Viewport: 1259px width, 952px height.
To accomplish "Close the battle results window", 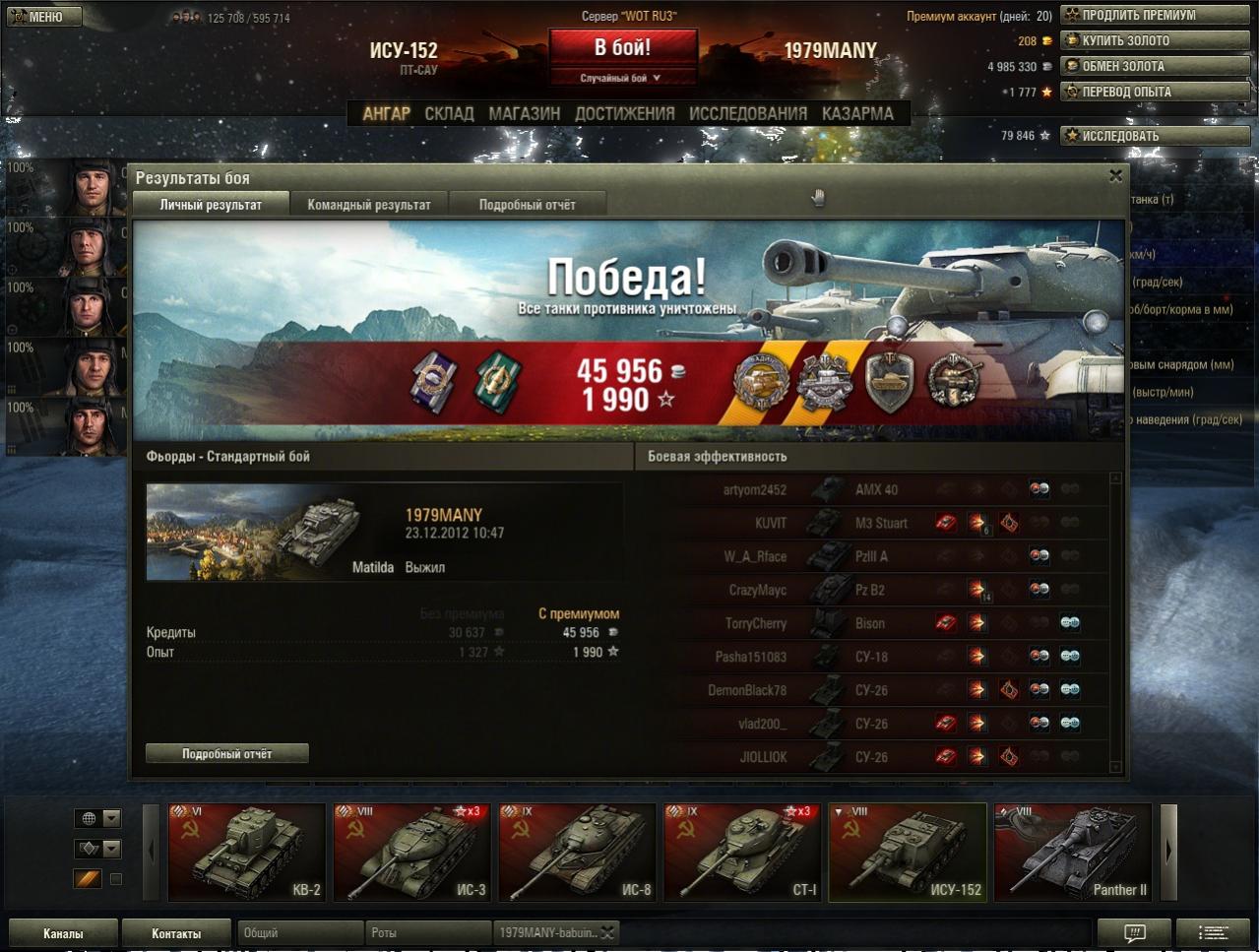I will click(1115, 176).
